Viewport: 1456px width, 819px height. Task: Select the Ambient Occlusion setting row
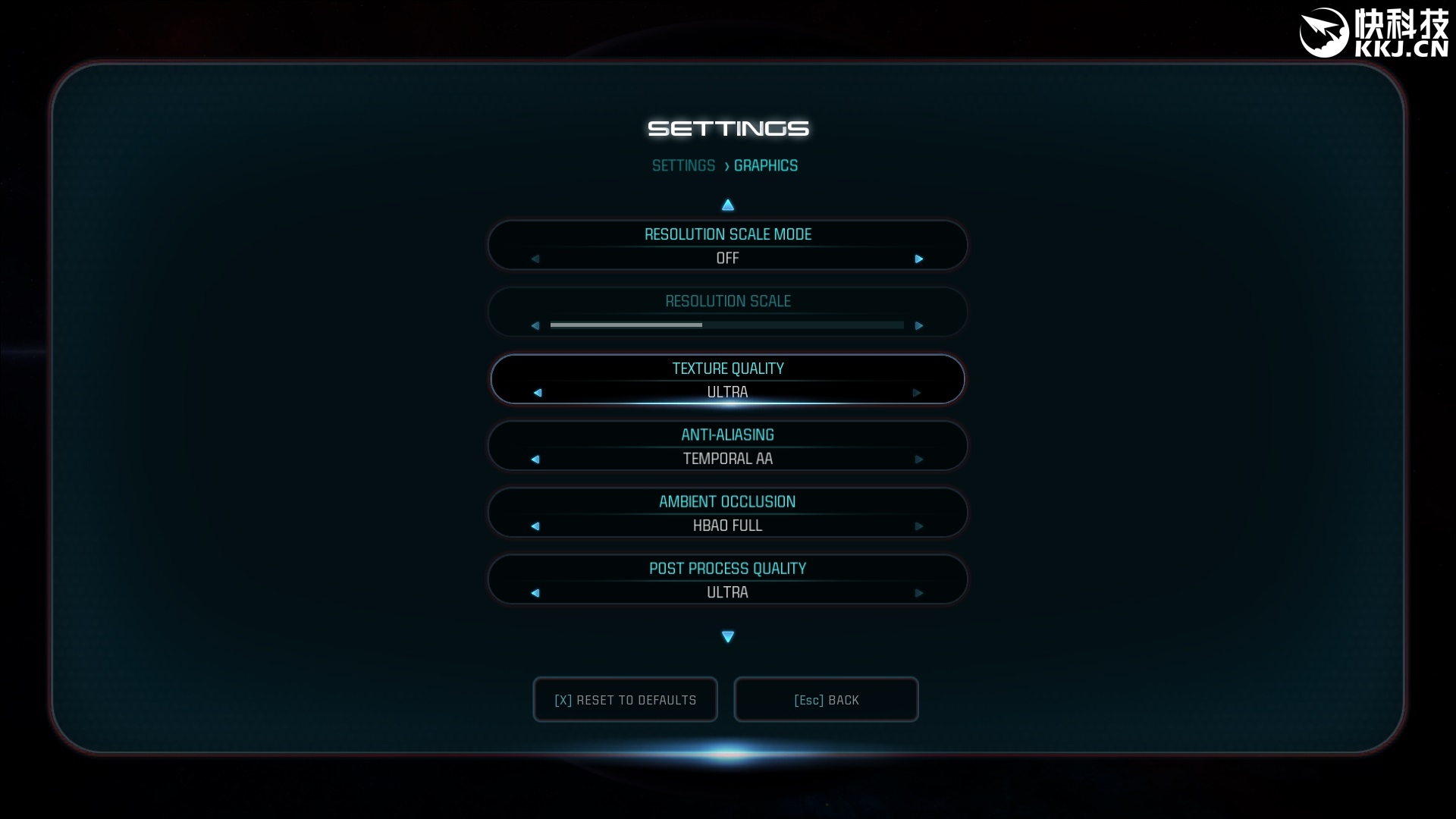727,502
